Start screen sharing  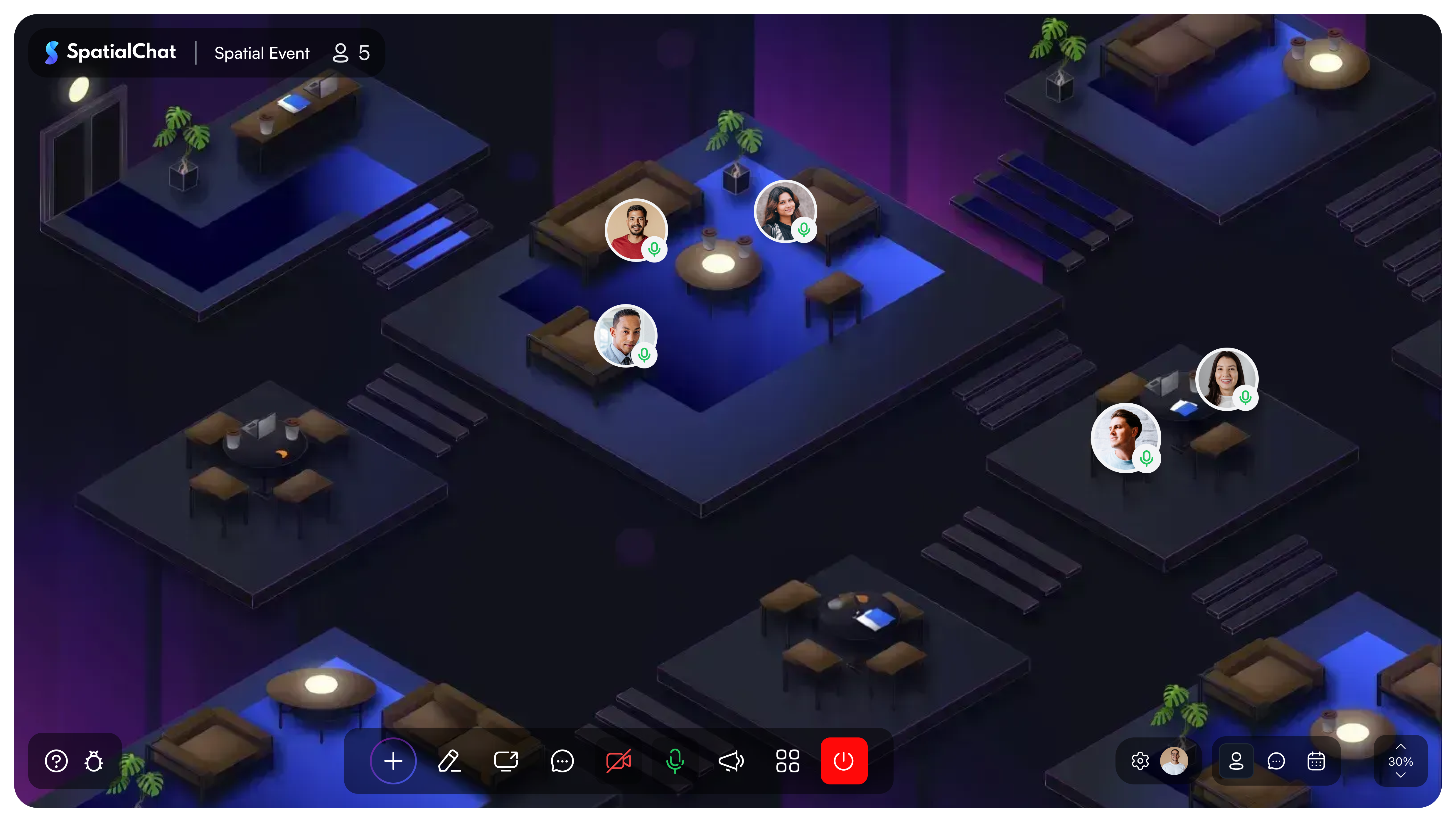pyautogui.click(x=506, y=761)
